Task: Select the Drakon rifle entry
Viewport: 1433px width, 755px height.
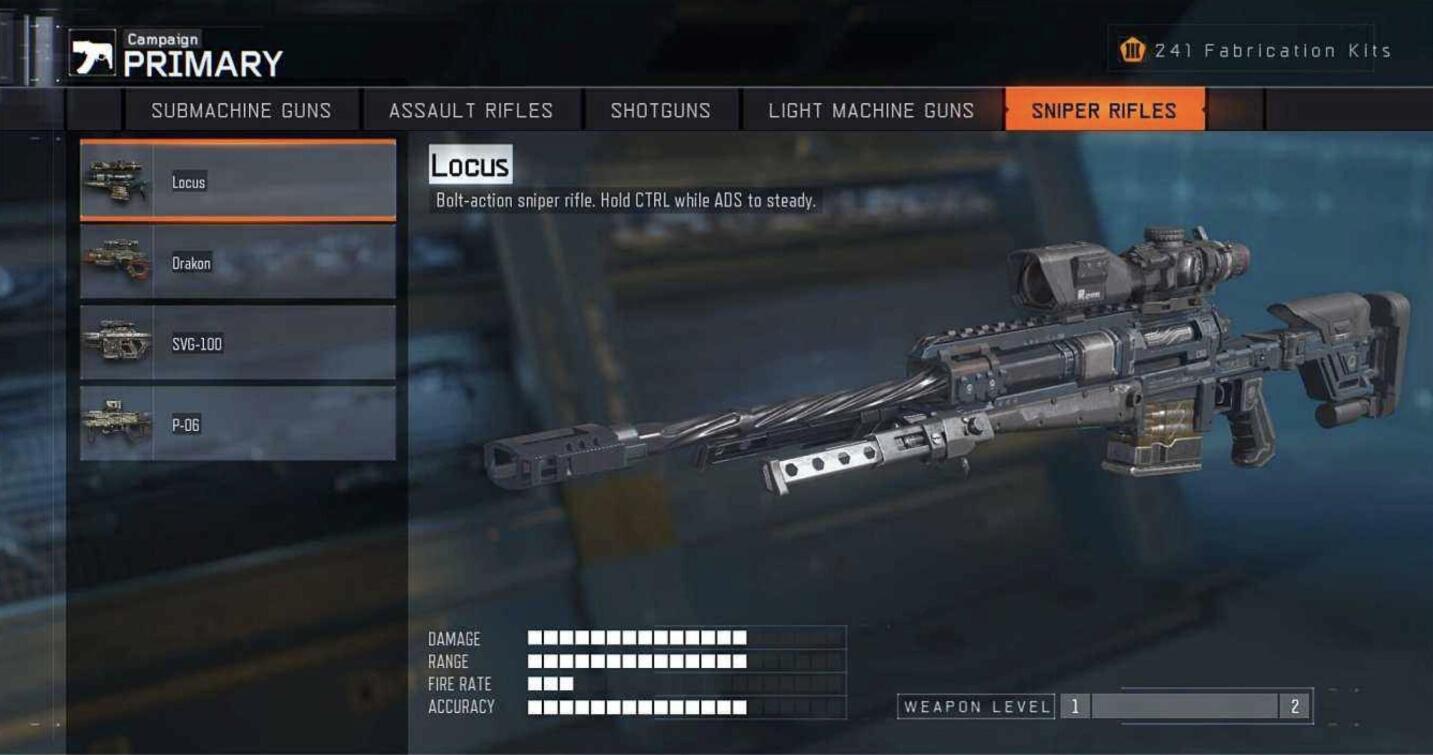Action: click(238, 263)
